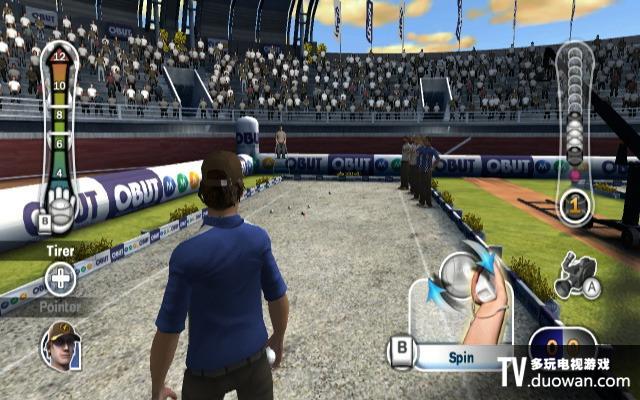Select the Tirer throw mode
640x400 pixels.
tap(60, 252)
